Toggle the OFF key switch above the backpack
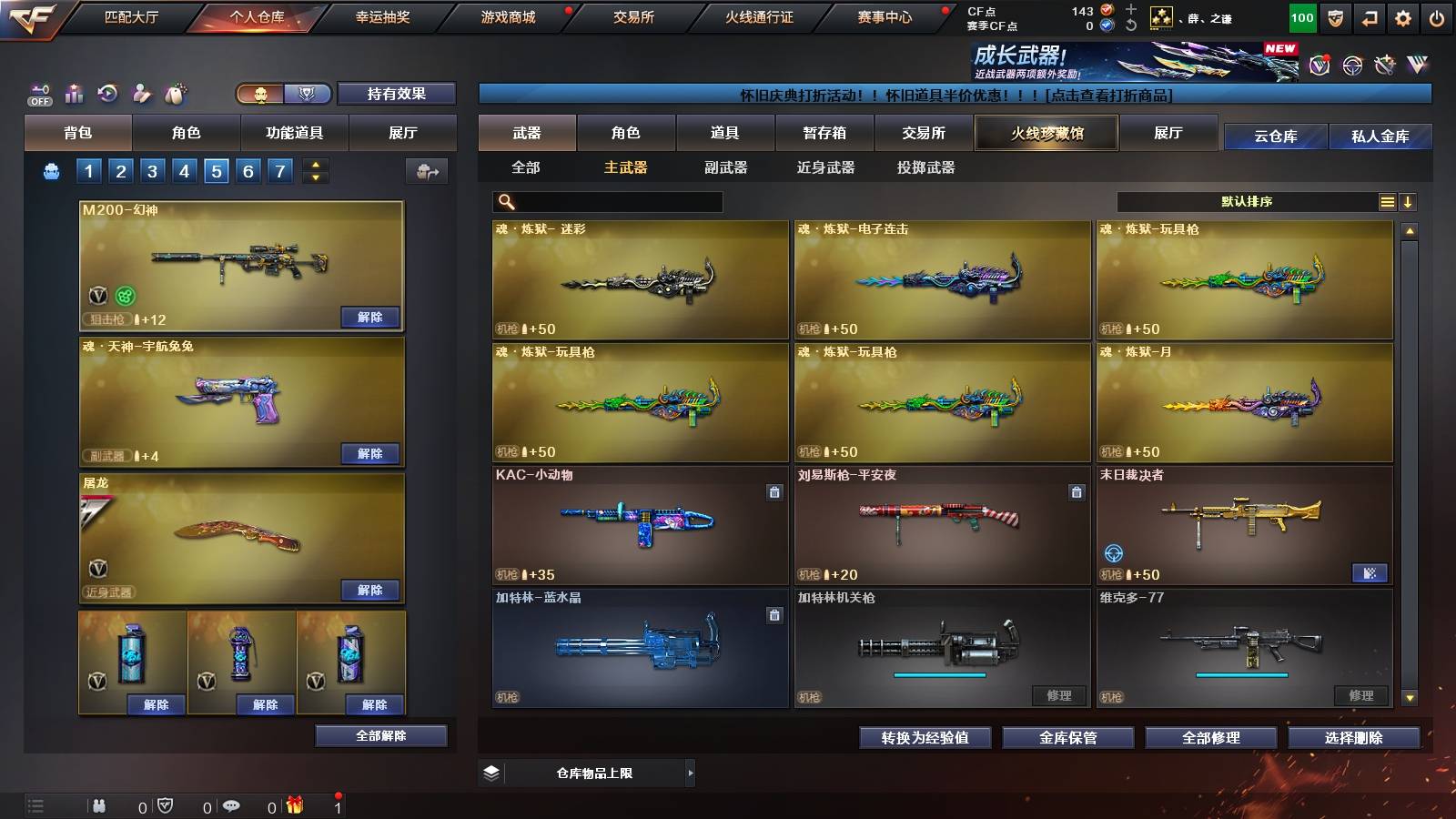The image size is (1456, 819). point(38,93)
